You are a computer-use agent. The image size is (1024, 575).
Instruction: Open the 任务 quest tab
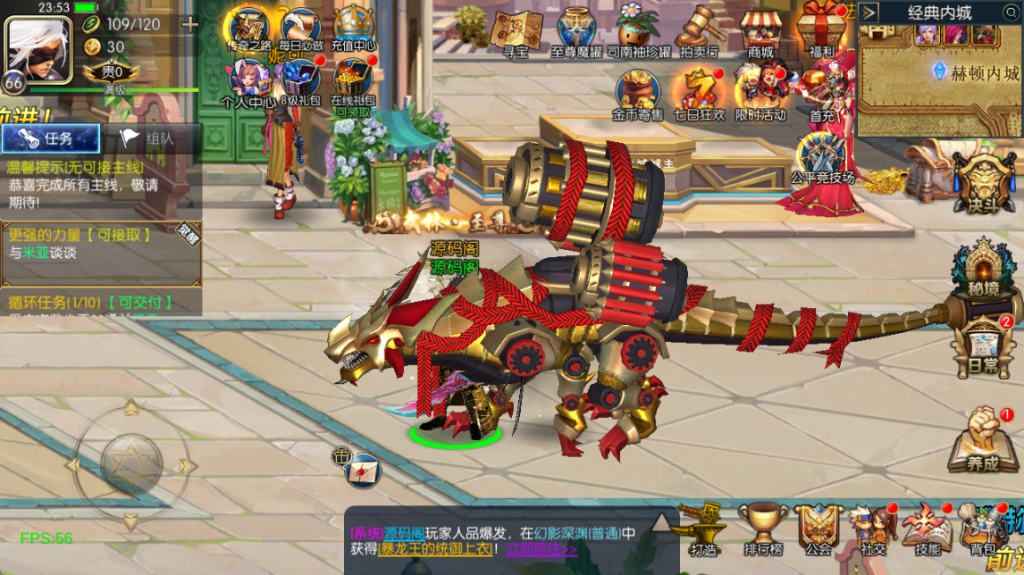(x=51, y=139)
